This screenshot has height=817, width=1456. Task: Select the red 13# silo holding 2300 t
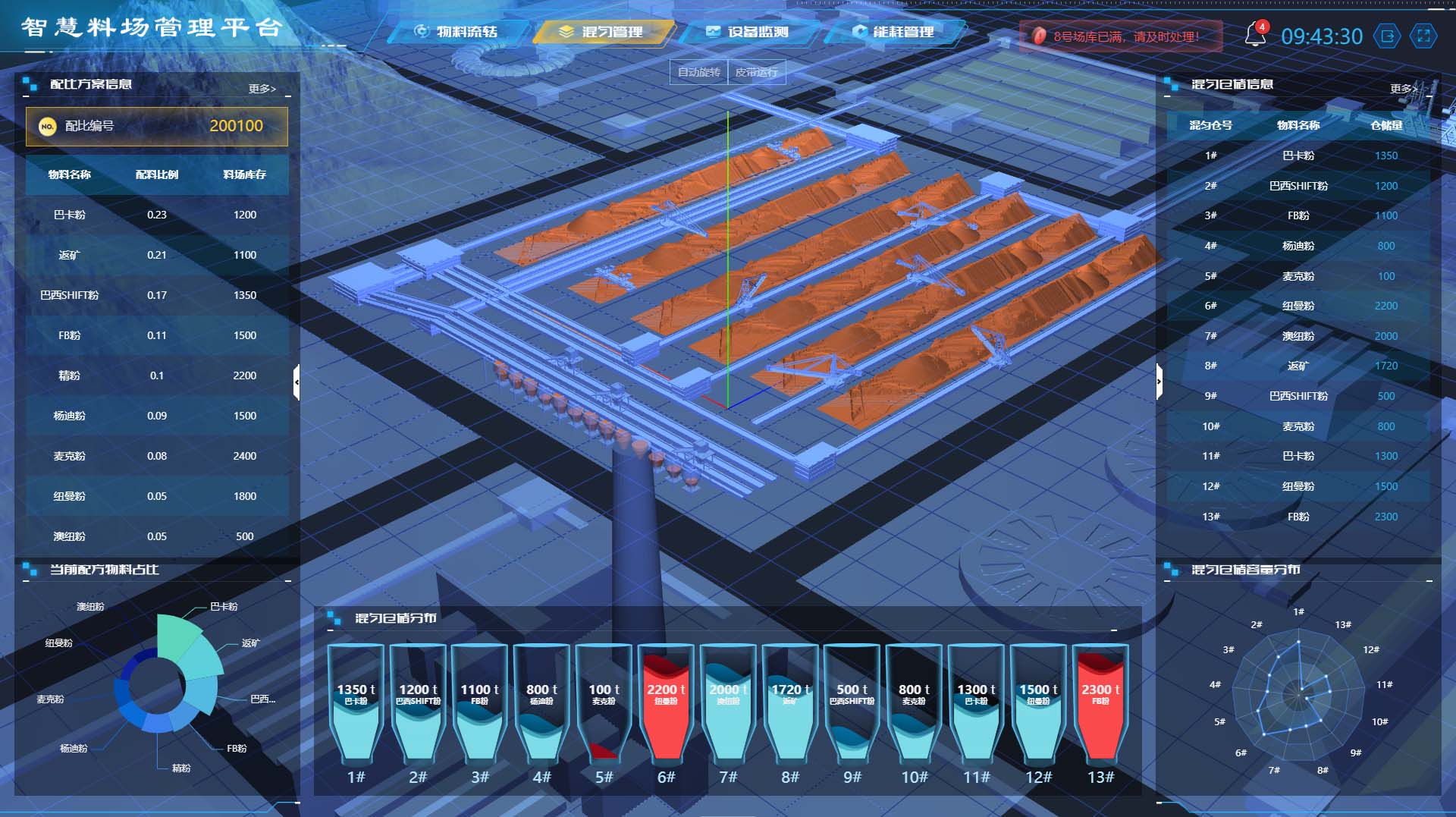pyautogui.click(x=1100, y=702)
